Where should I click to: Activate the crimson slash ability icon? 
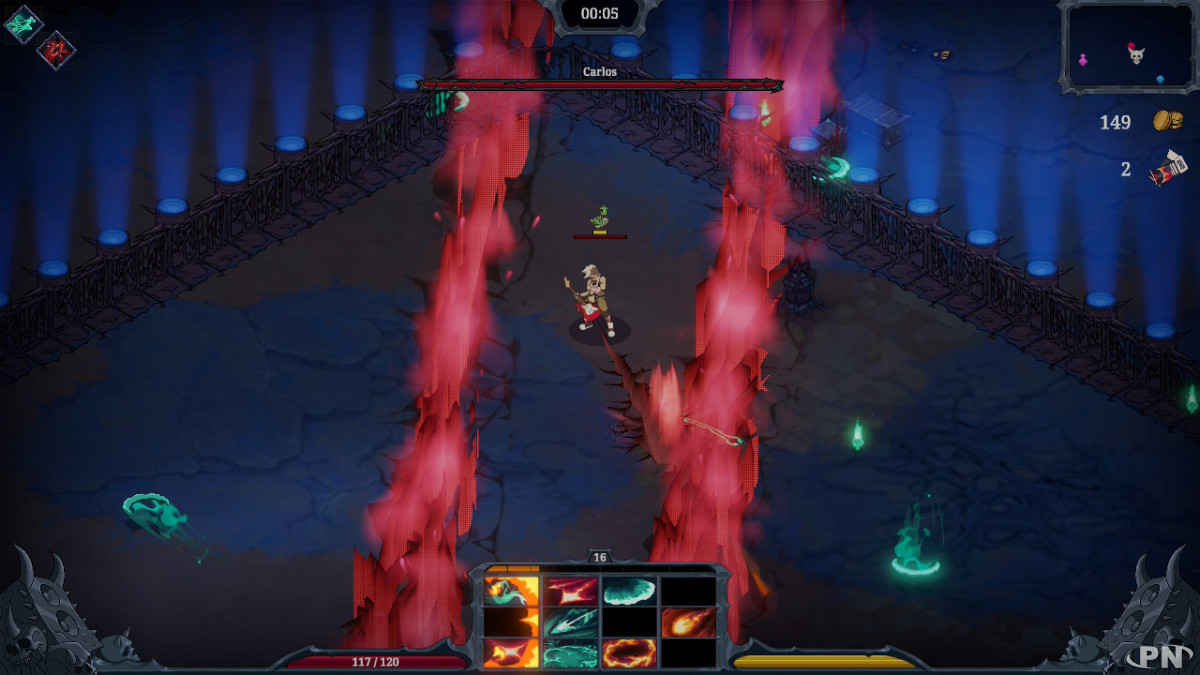[x=570, y=591]
